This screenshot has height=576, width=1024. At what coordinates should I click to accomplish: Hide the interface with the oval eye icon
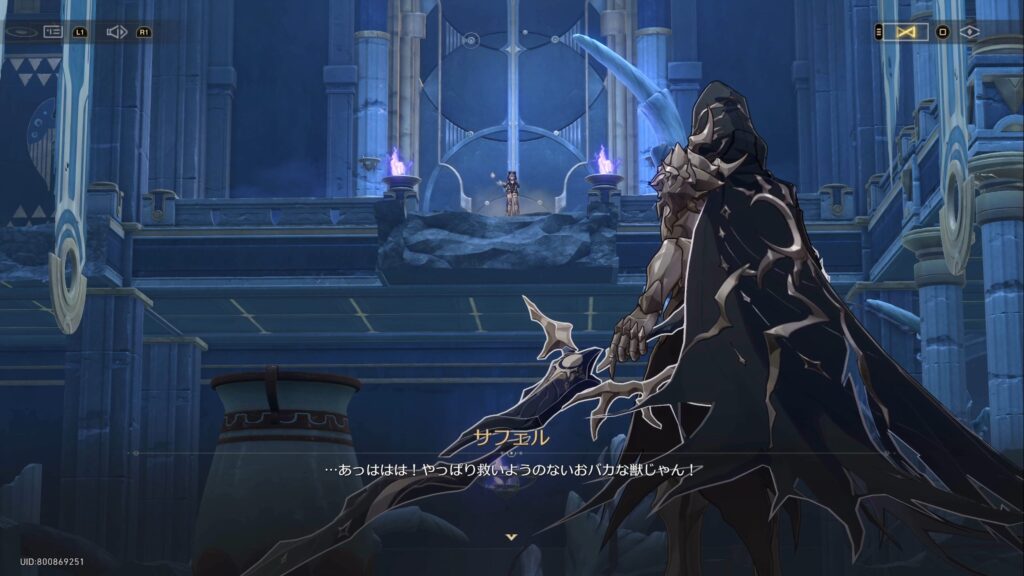click(20, 32)
